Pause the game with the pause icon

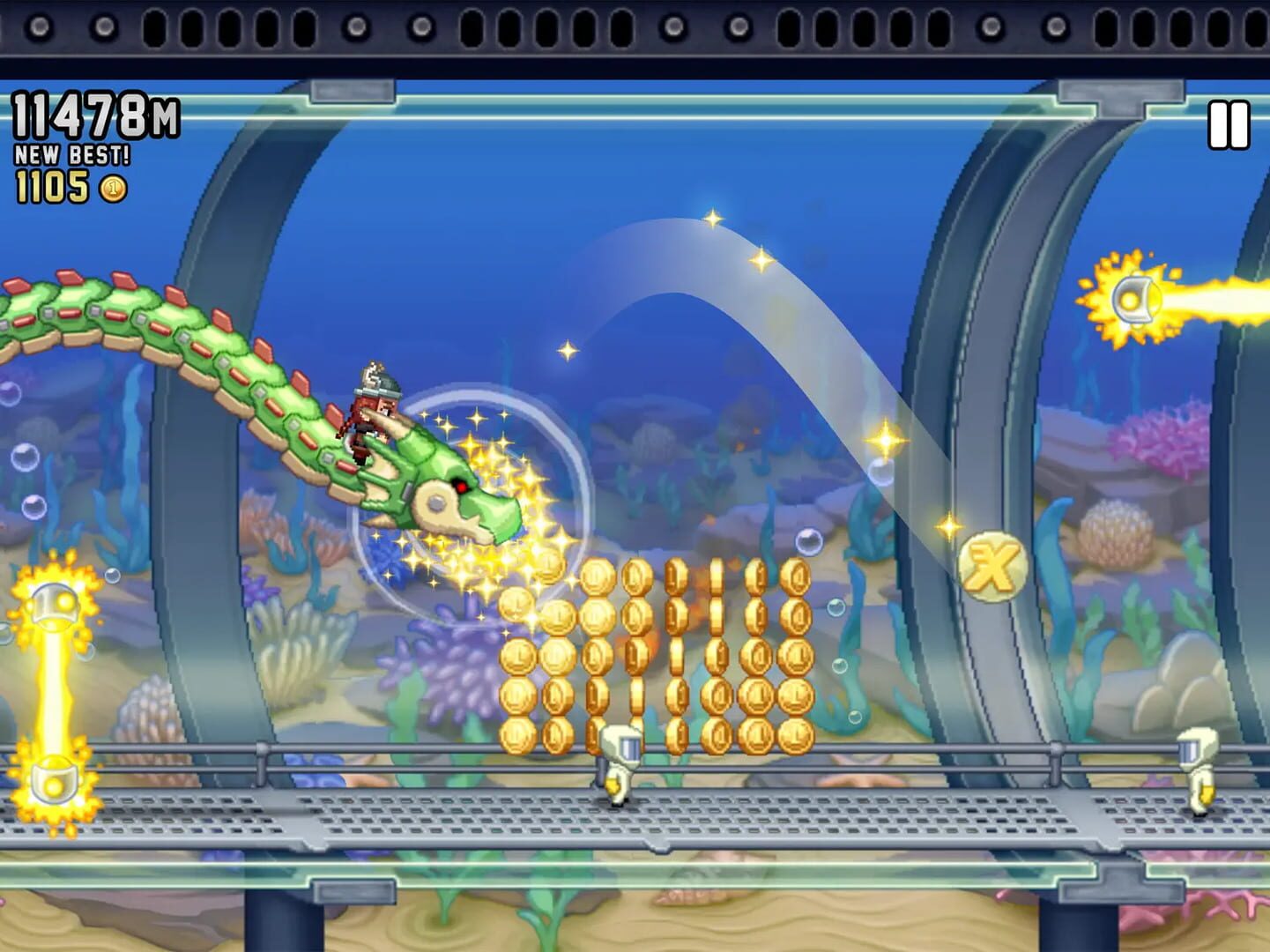[1228, 126]
